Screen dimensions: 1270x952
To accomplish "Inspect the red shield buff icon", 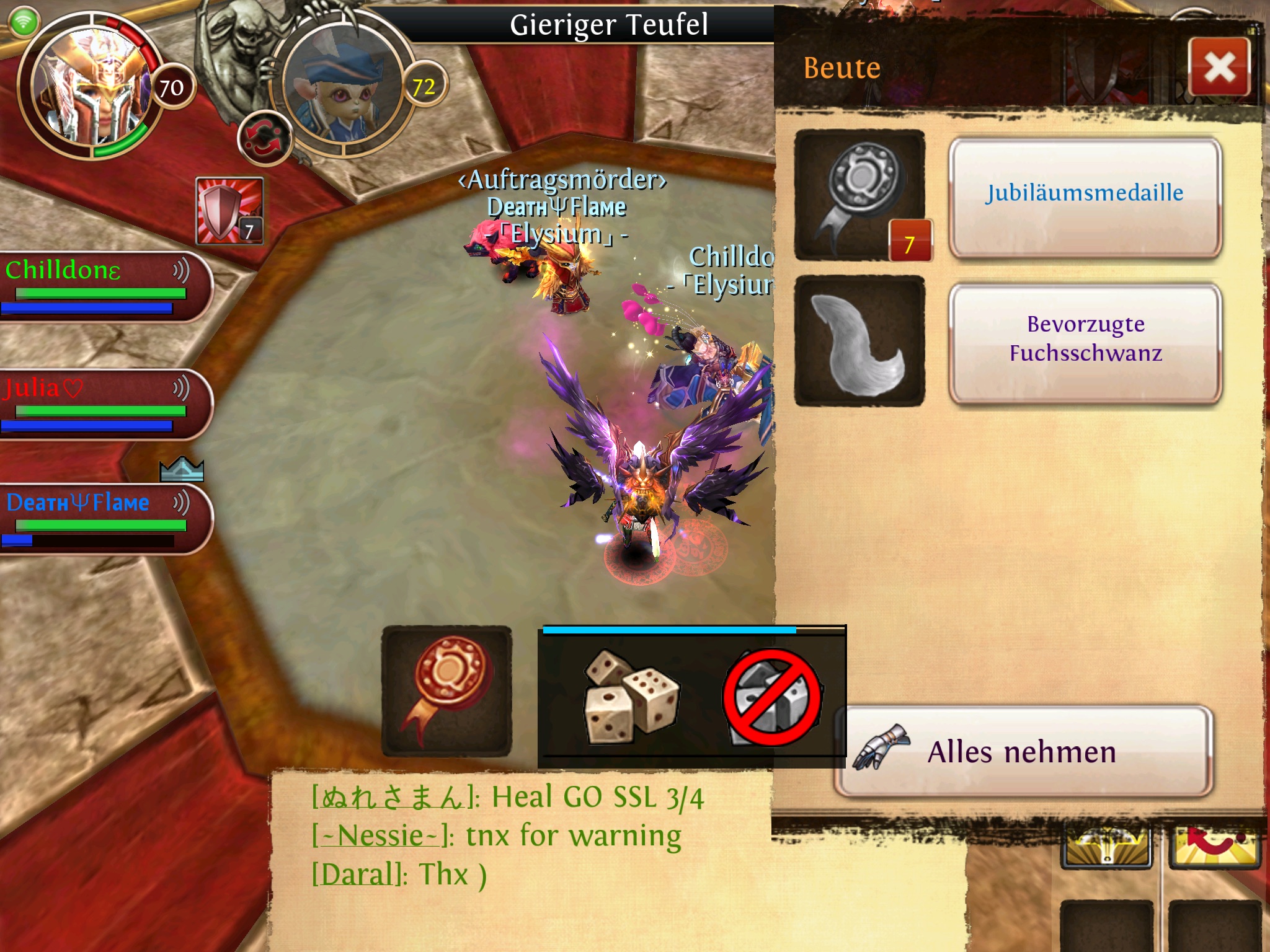I will pyautogui.click(x=229, y=211).
